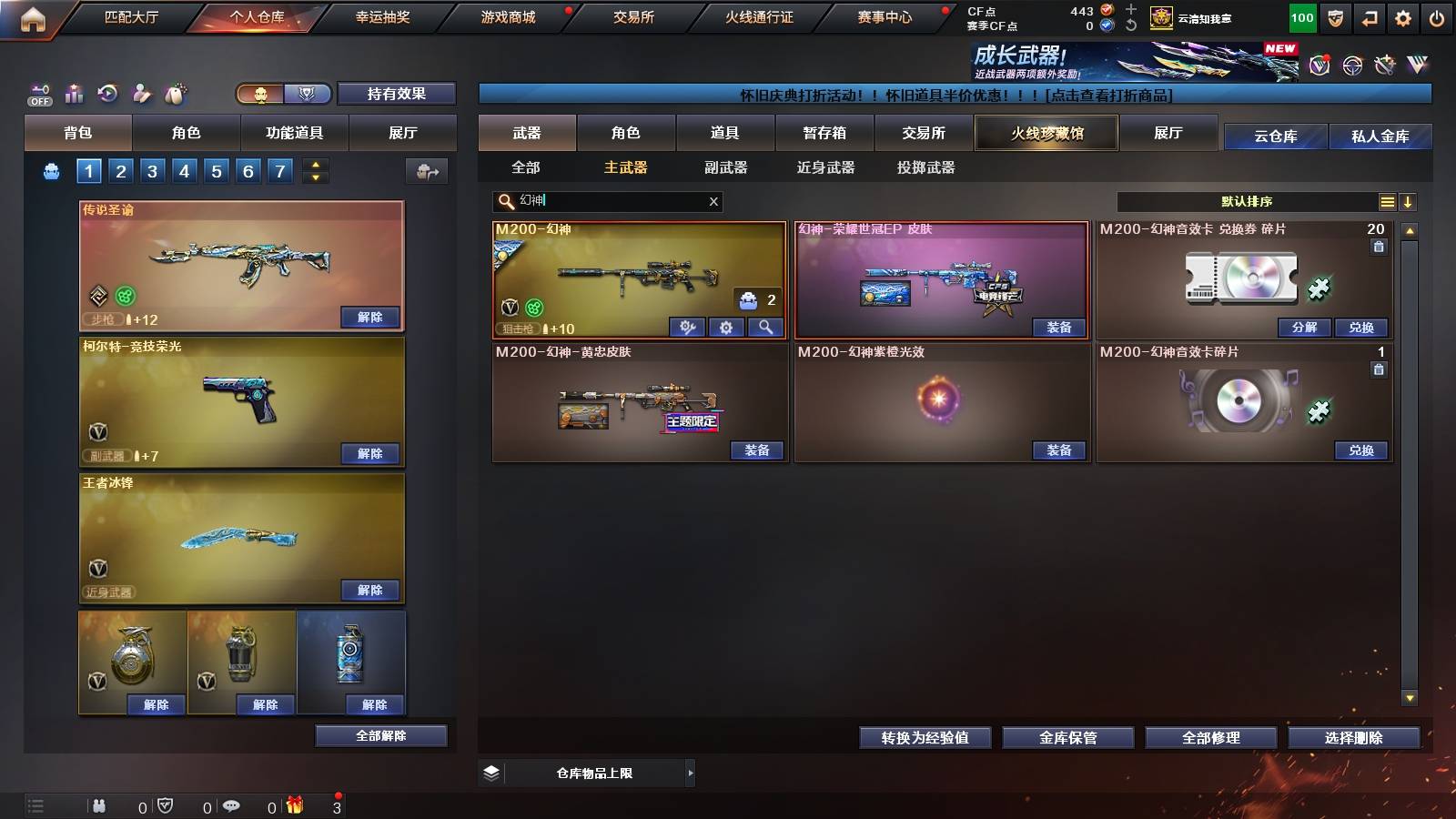Click the descending order arrow
The height and width of the screenshot is (819, 1456).
click(1408, 202)
